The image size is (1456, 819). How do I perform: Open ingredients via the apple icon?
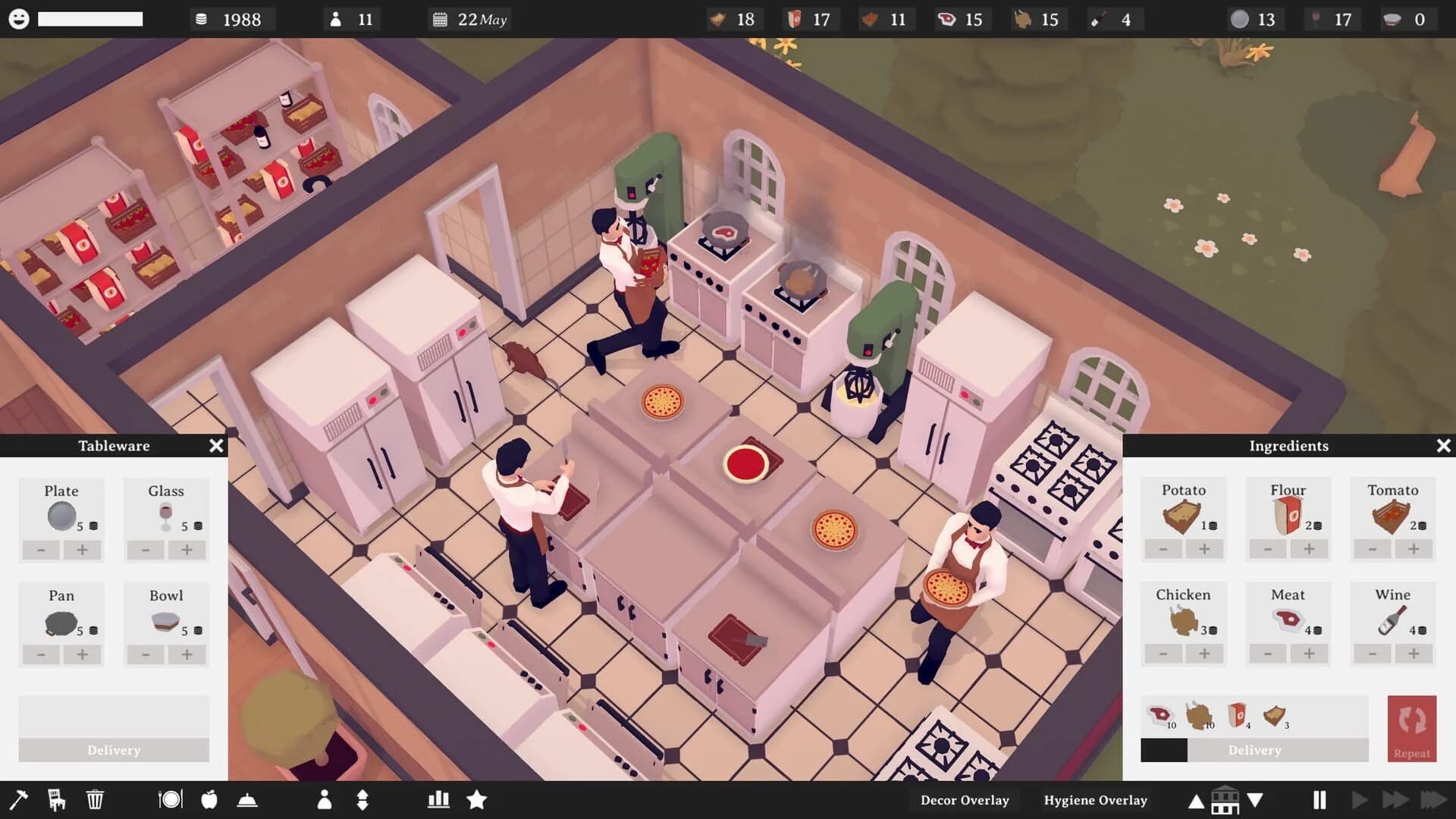[x=210, y=799]
